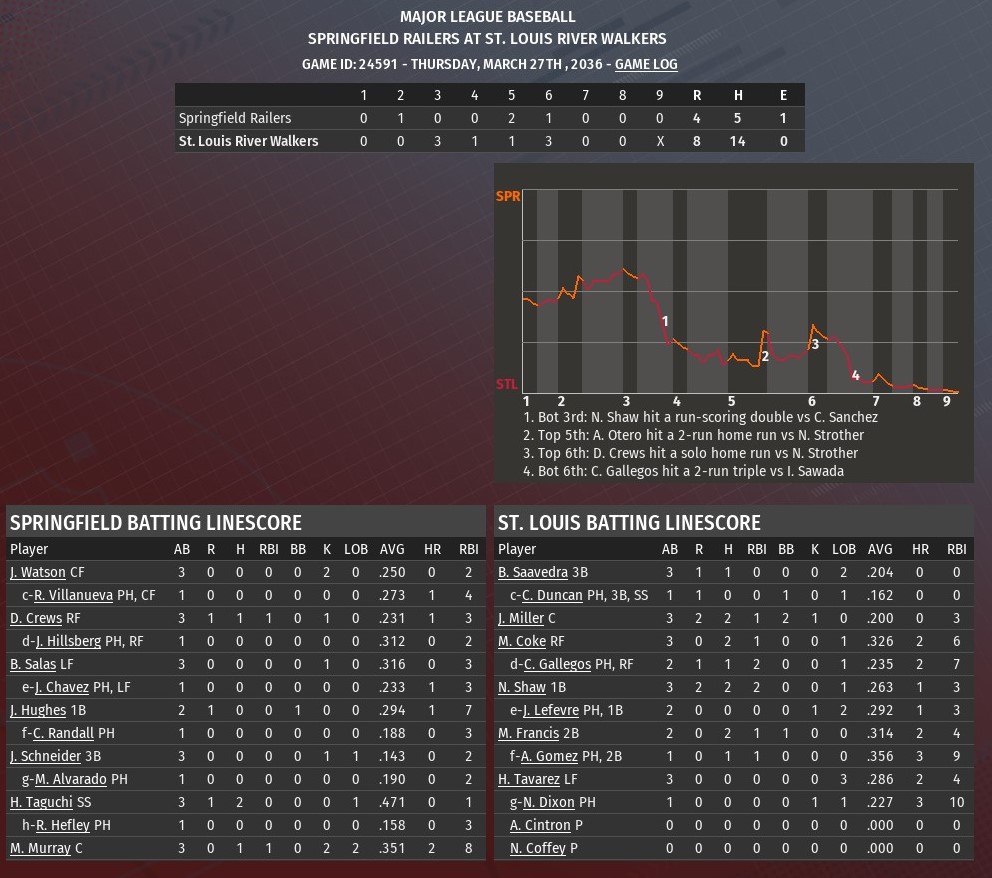
Task: Open H. Tavarez's profile
Action: (530, 780)
